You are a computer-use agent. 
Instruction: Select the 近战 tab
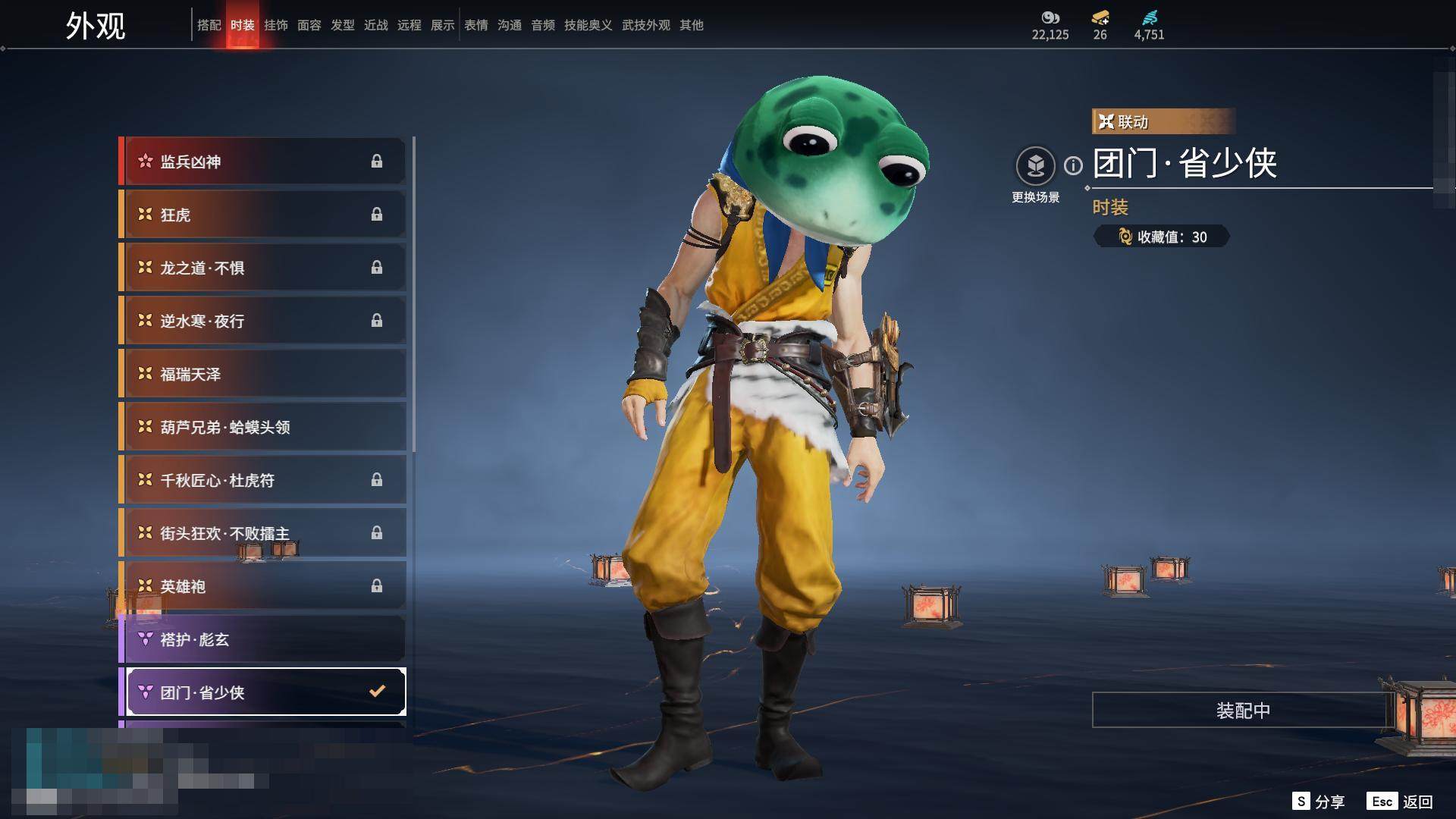[375, 25]
